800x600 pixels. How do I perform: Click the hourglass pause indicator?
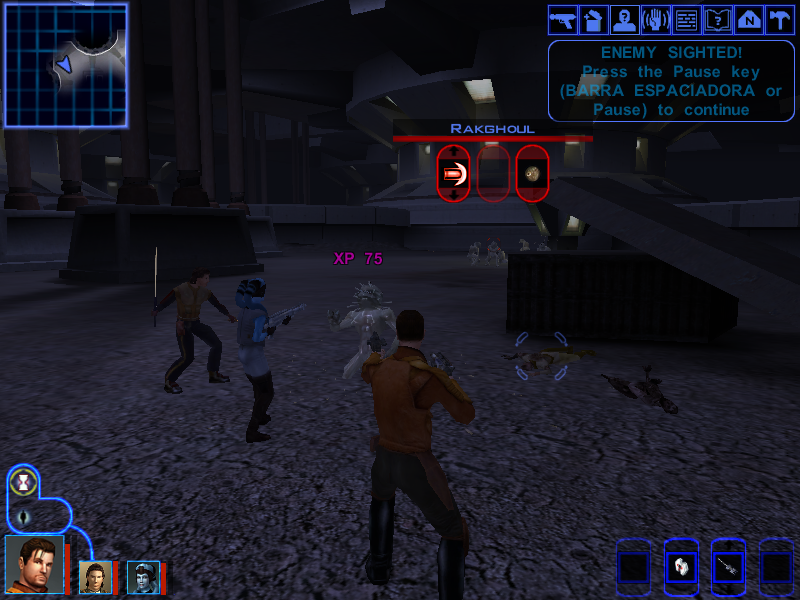click(x=22, y=483)
